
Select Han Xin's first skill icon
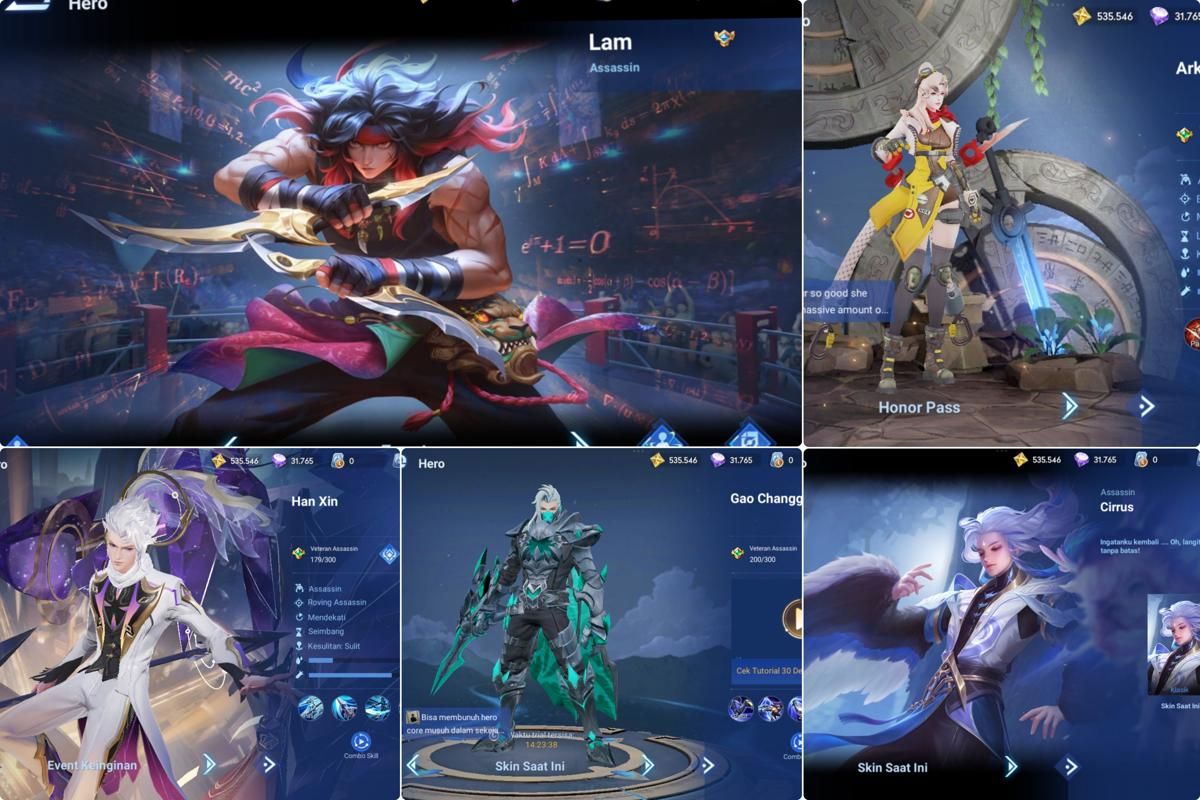point(311,708)
